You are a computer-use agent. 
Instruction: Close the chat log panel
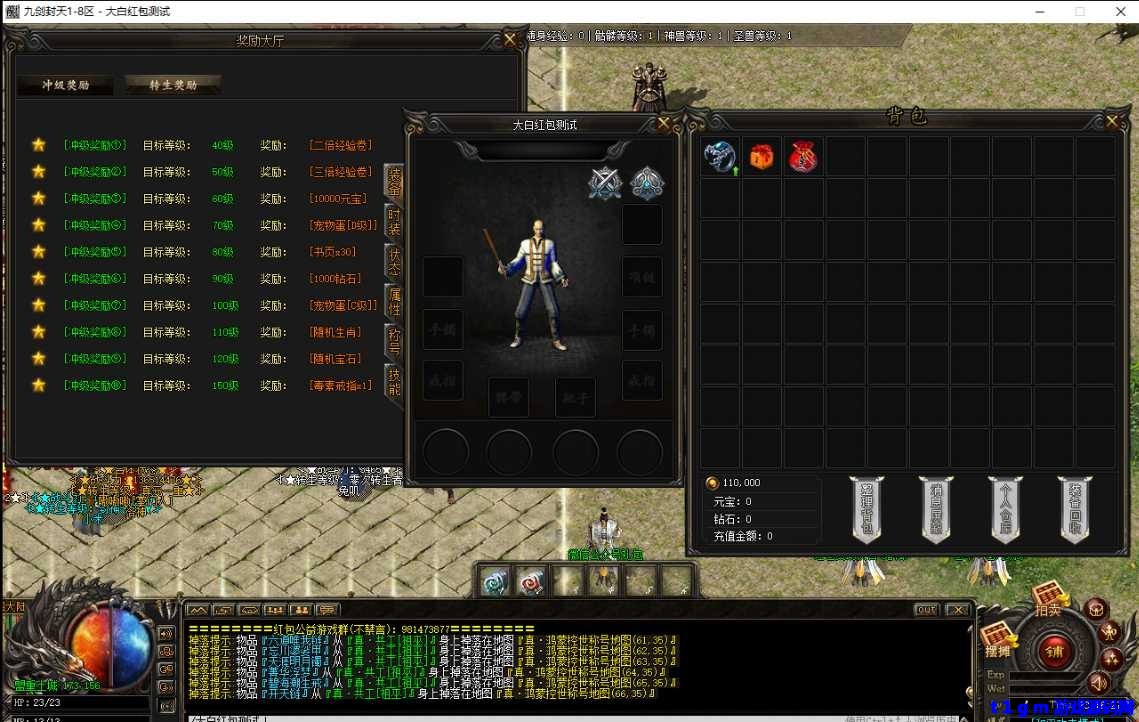957,610
